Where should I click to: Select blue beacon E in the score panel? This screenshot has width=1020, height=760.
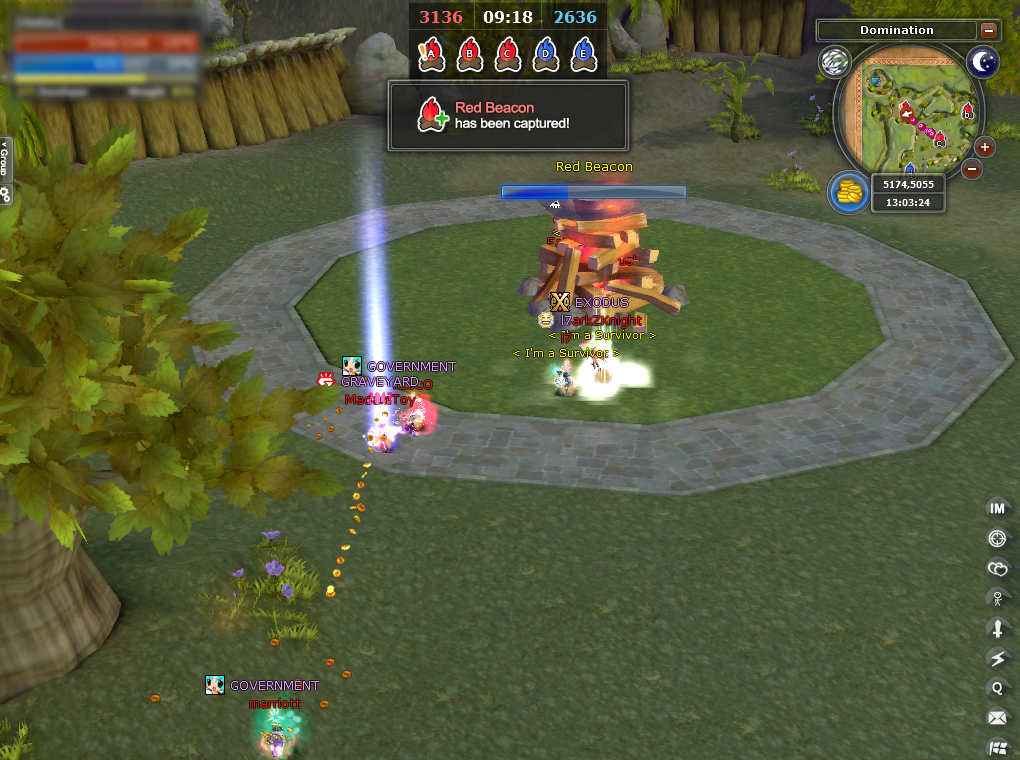583,54
